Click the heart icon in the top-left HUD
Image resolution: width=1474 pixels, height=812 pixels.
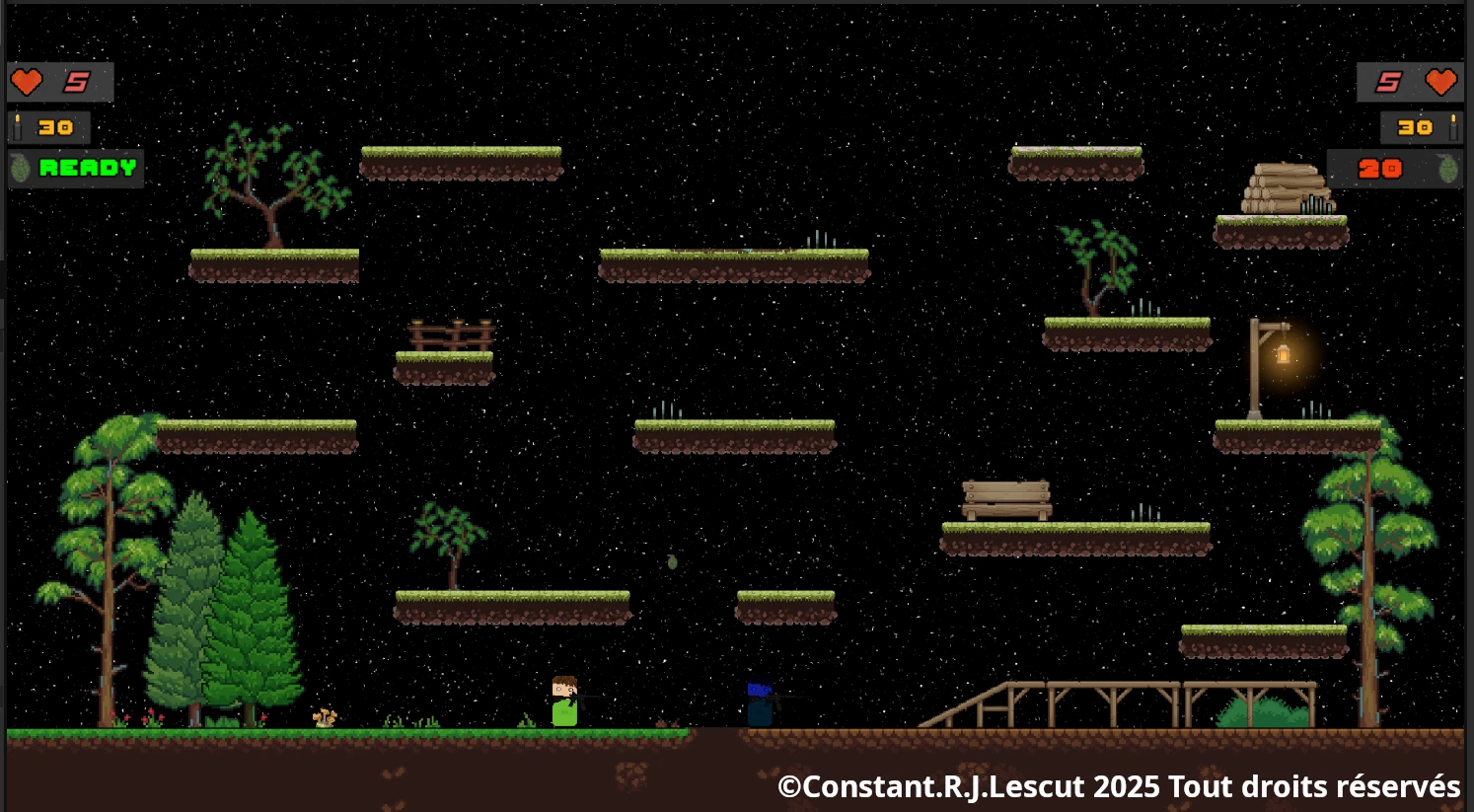pyautogui.click(x=27, y=82)
